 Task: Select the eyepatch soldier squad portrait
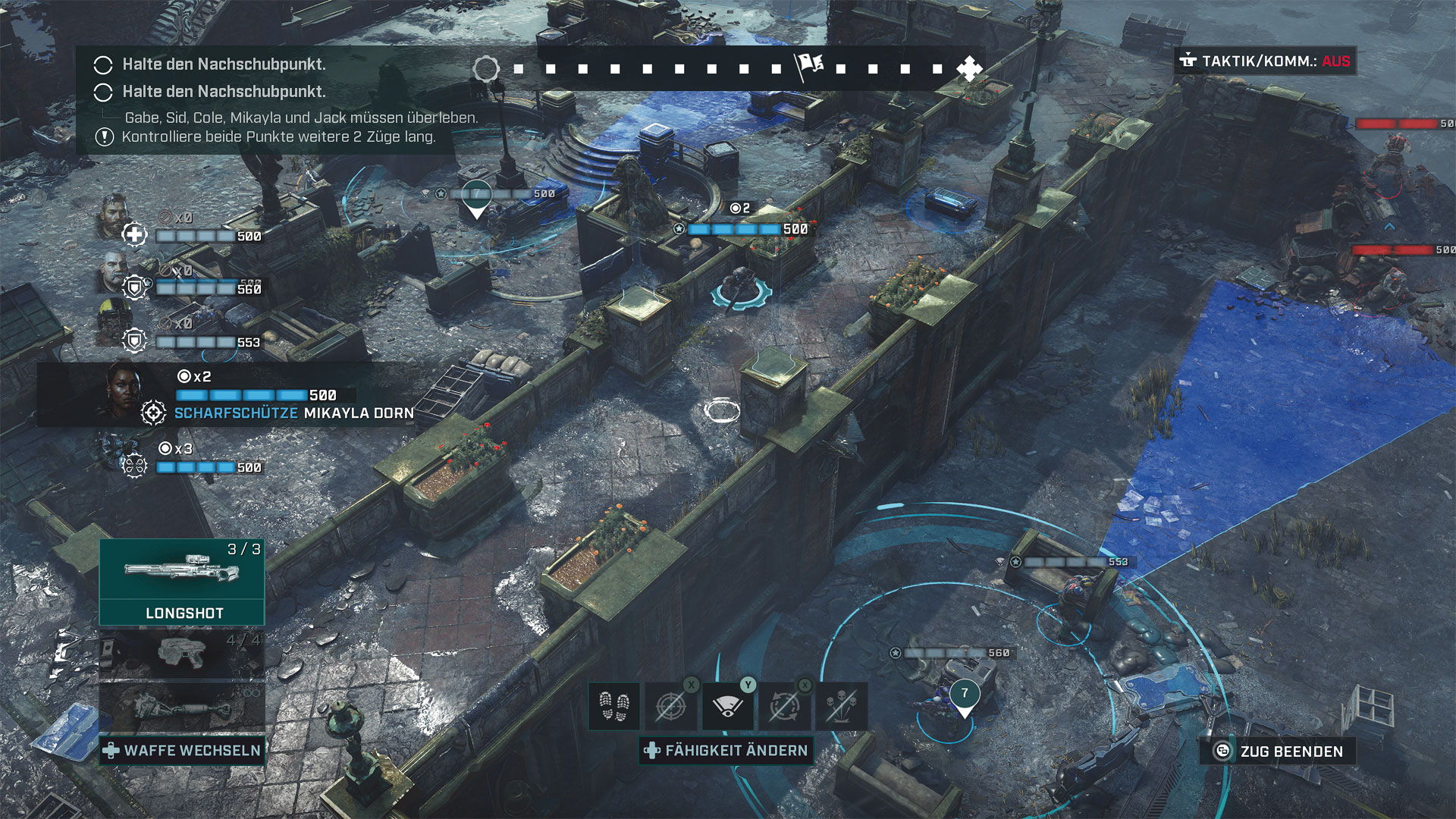point(115,271)
